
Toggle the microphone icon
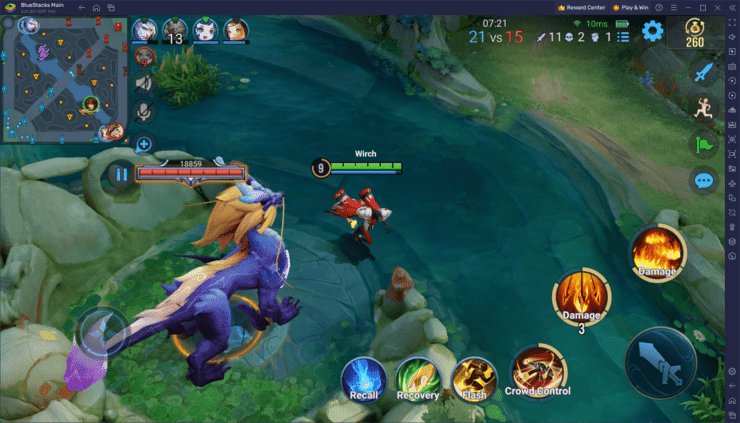coord(144,111)
